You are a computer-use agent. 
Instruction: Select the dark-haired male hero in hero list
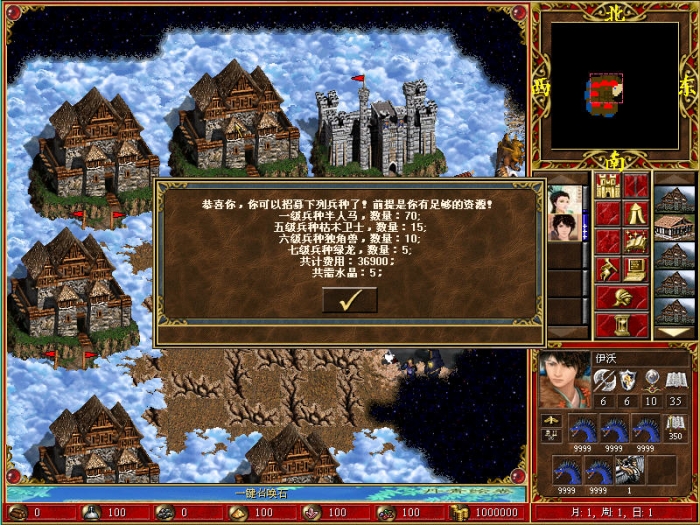[562, 227]
